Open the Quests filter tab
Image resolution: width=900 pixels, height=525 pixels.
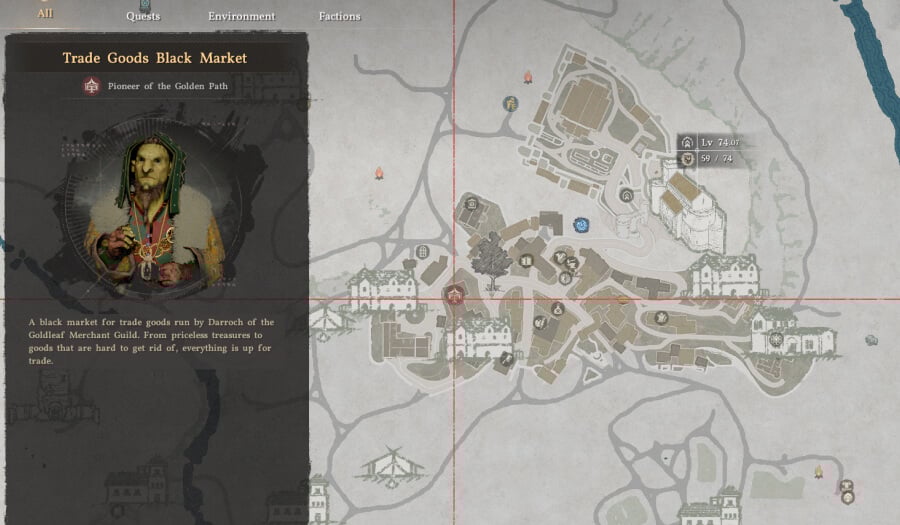pos(143,16)
